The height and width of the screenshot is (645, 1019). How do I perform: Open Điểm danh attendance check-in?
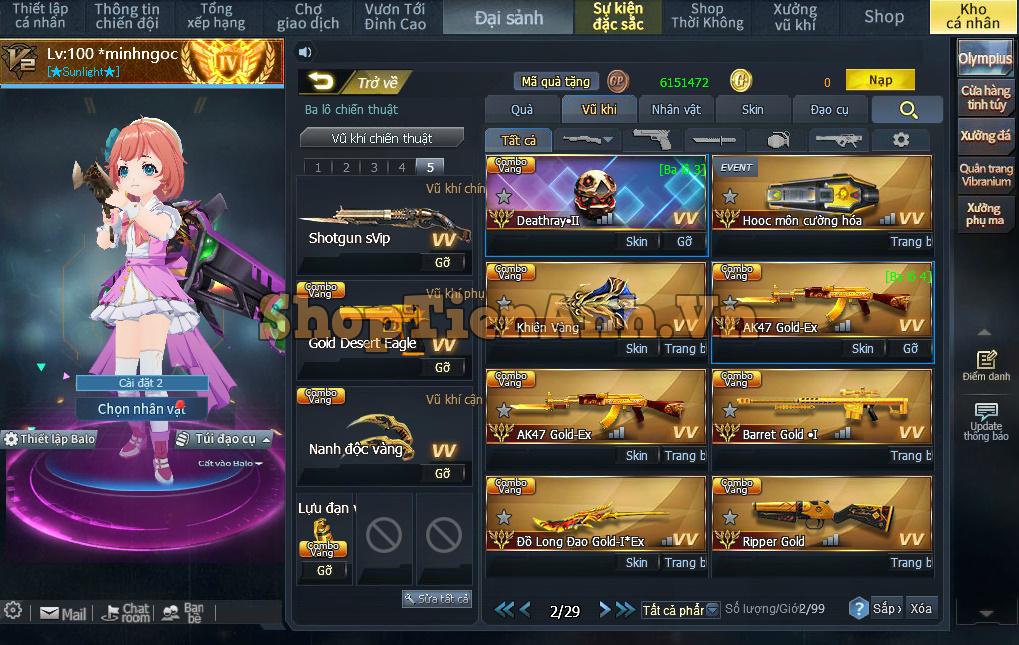pos(986,365)
